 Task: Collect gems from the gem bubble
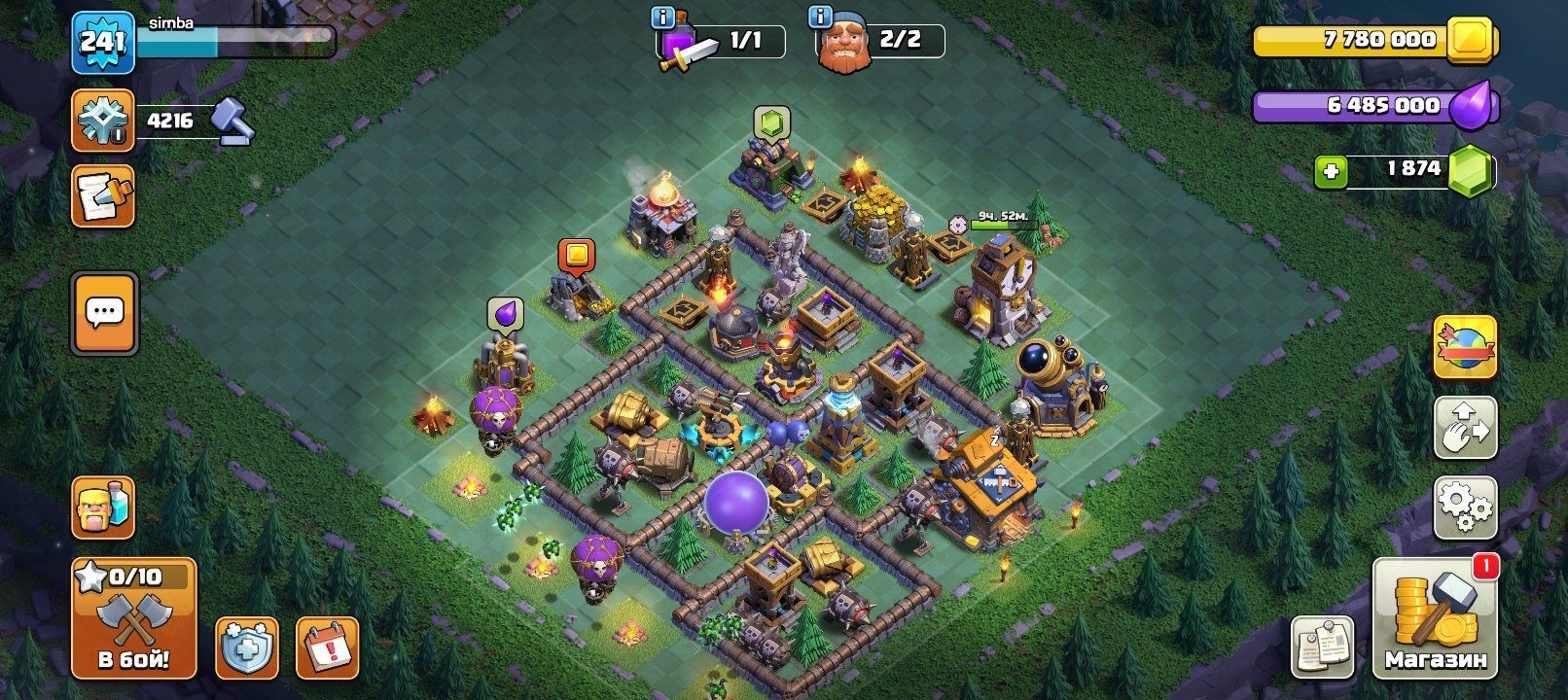pos(770,123)
